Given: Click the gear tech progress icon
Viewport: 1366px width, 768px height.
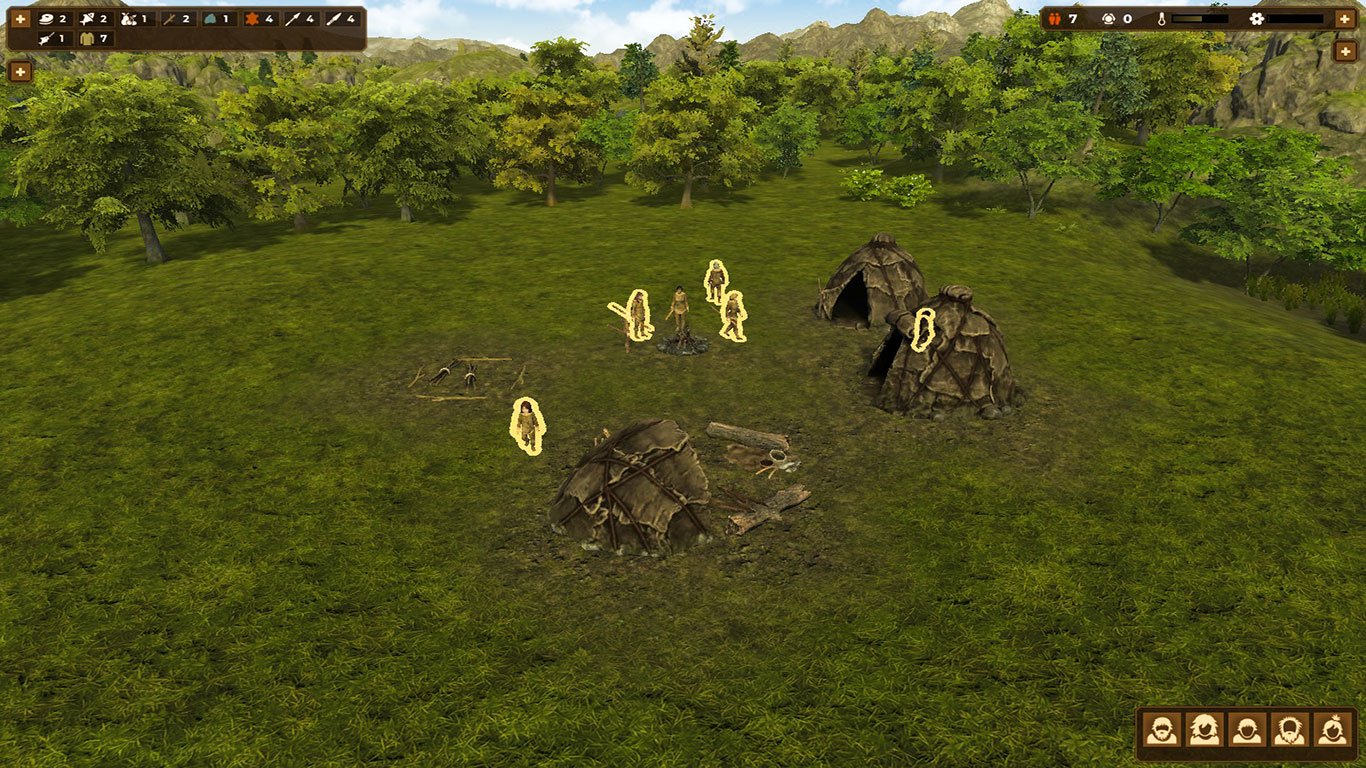Looking at the screenshot, I should point(1256,18).
